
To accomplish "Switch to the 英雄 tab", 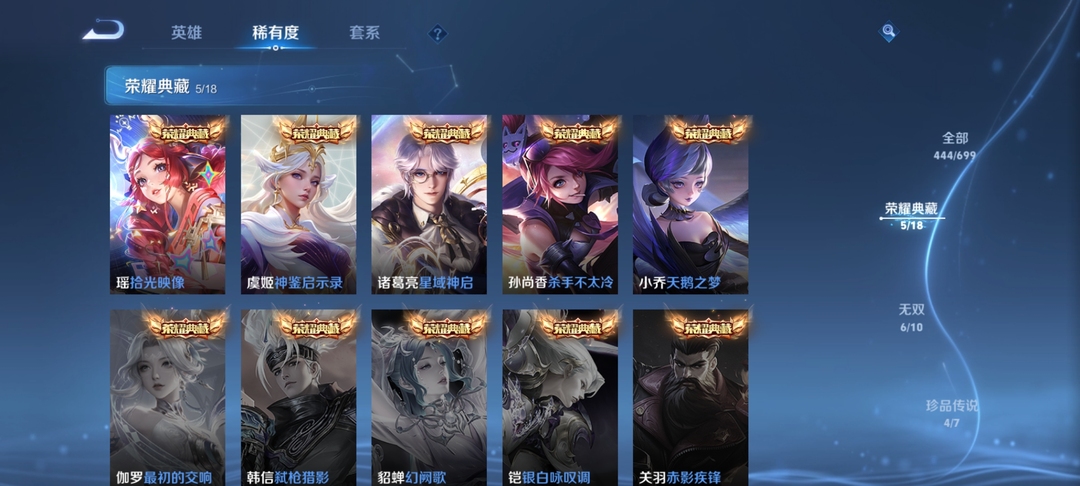I will pos(186,33).
